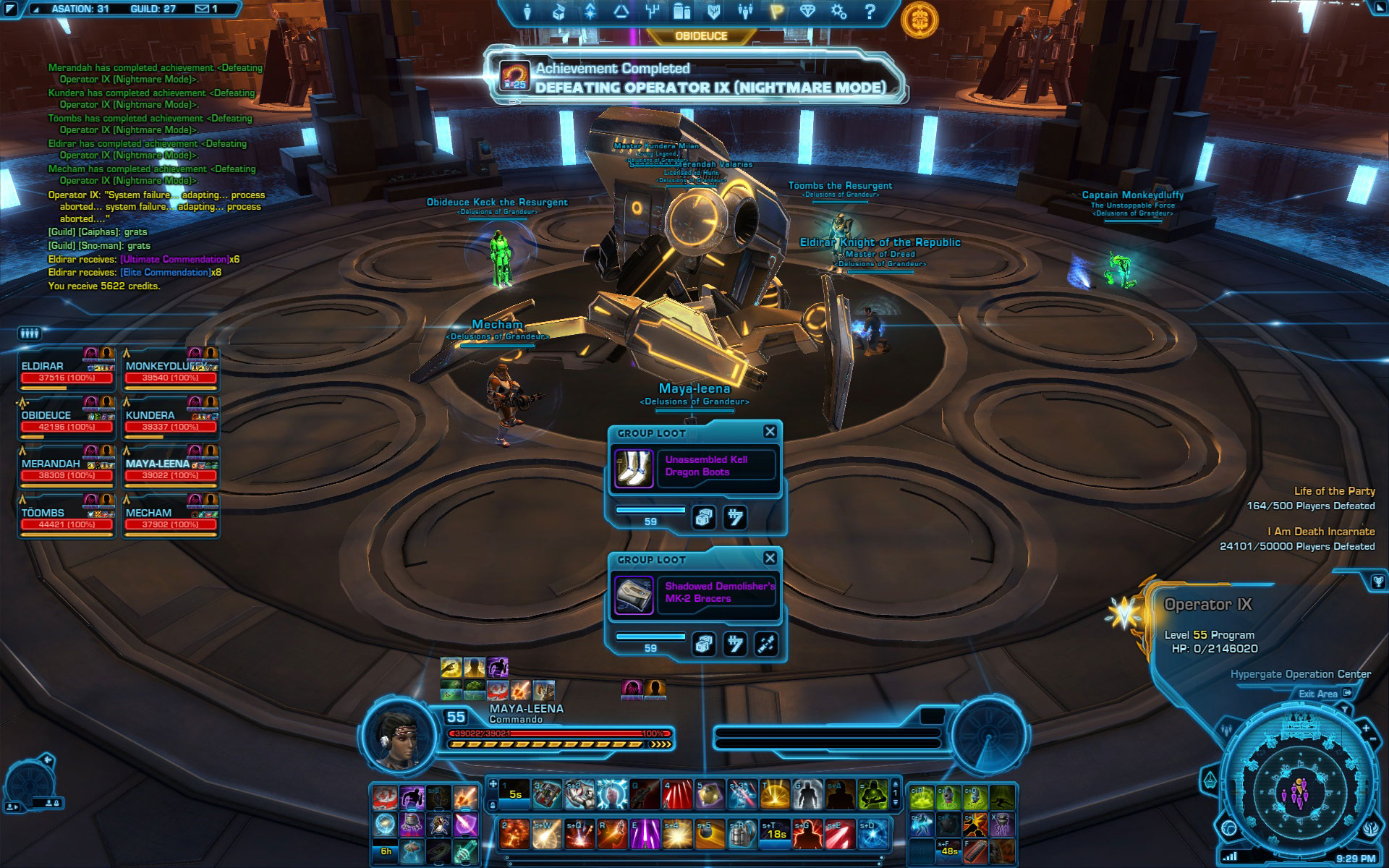Click the Ultimate Commendation link in chat
This screenshot has height=868, width=1389.
click(174, 259)
